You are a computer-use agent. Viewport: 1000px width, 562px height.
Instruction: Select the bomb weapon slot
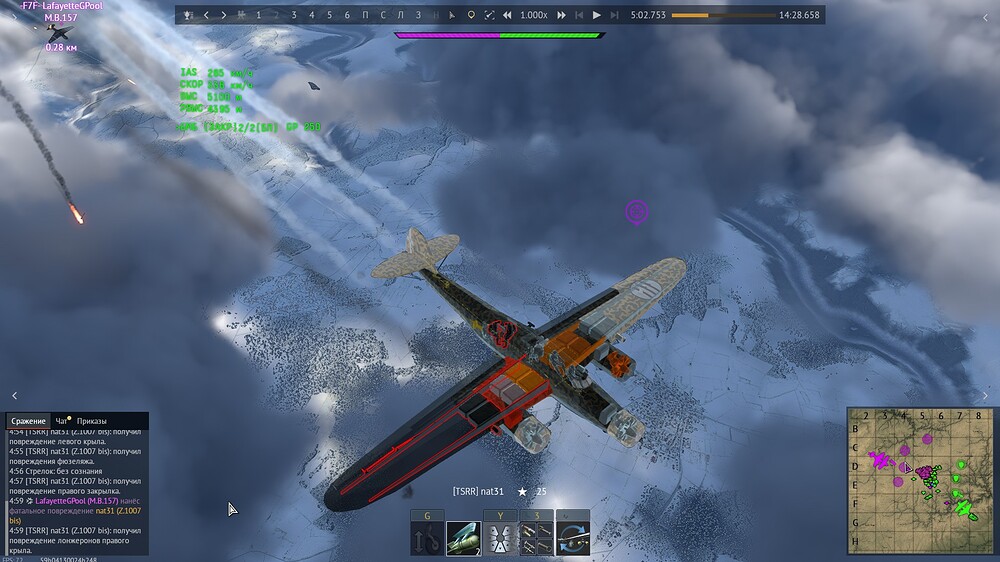(463, 538)
